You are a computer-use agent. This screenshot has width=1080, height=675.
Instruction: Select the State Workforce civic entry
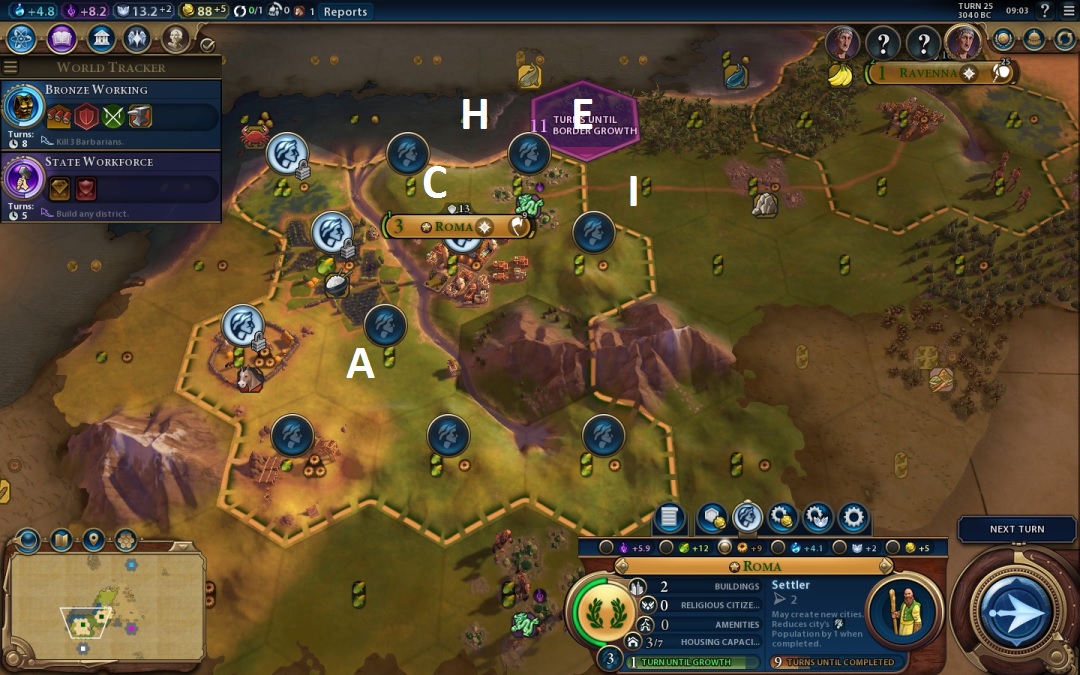point(110,180)
